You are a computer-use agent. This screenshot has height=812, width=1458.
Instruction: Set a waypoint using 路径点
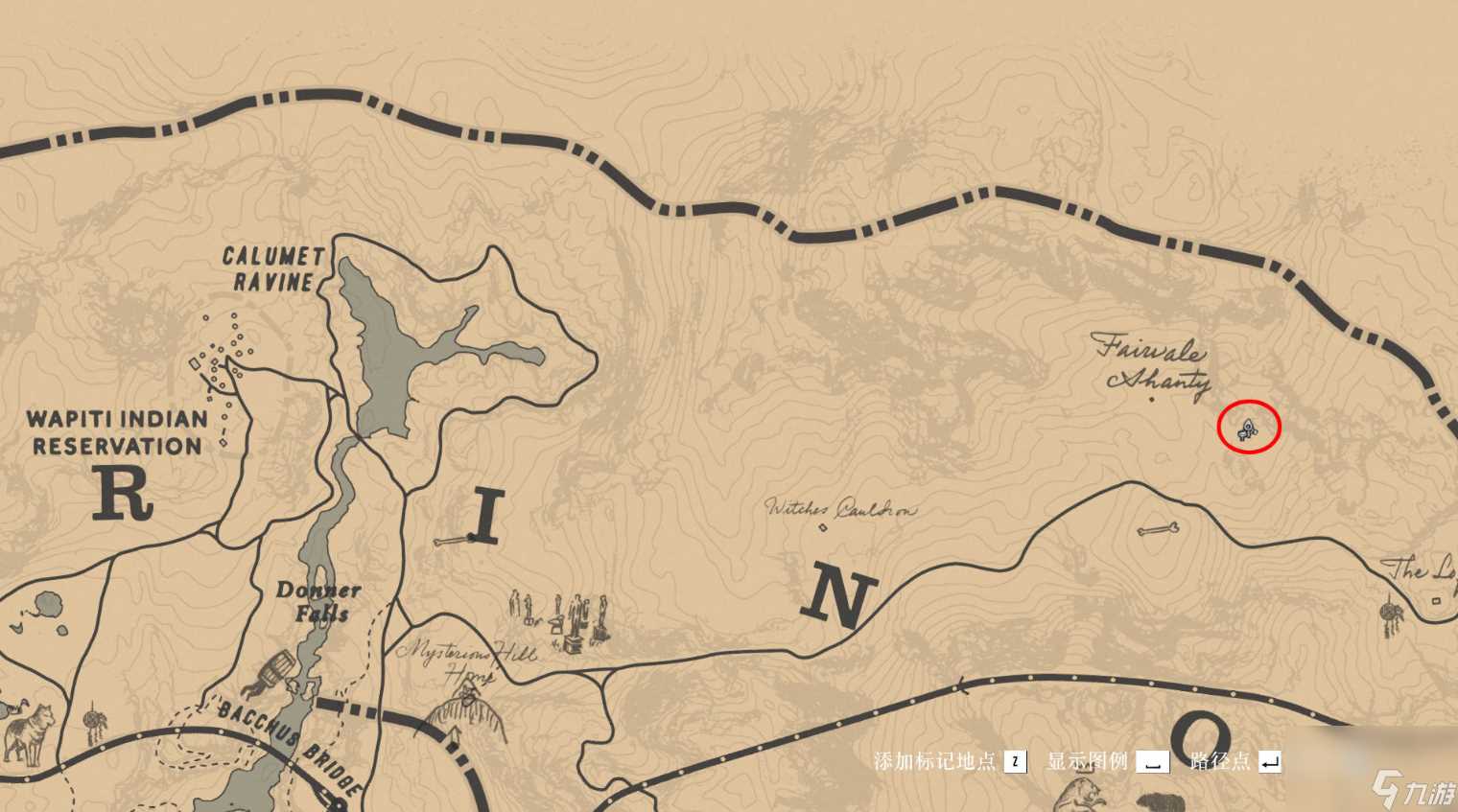point(1235,762)
